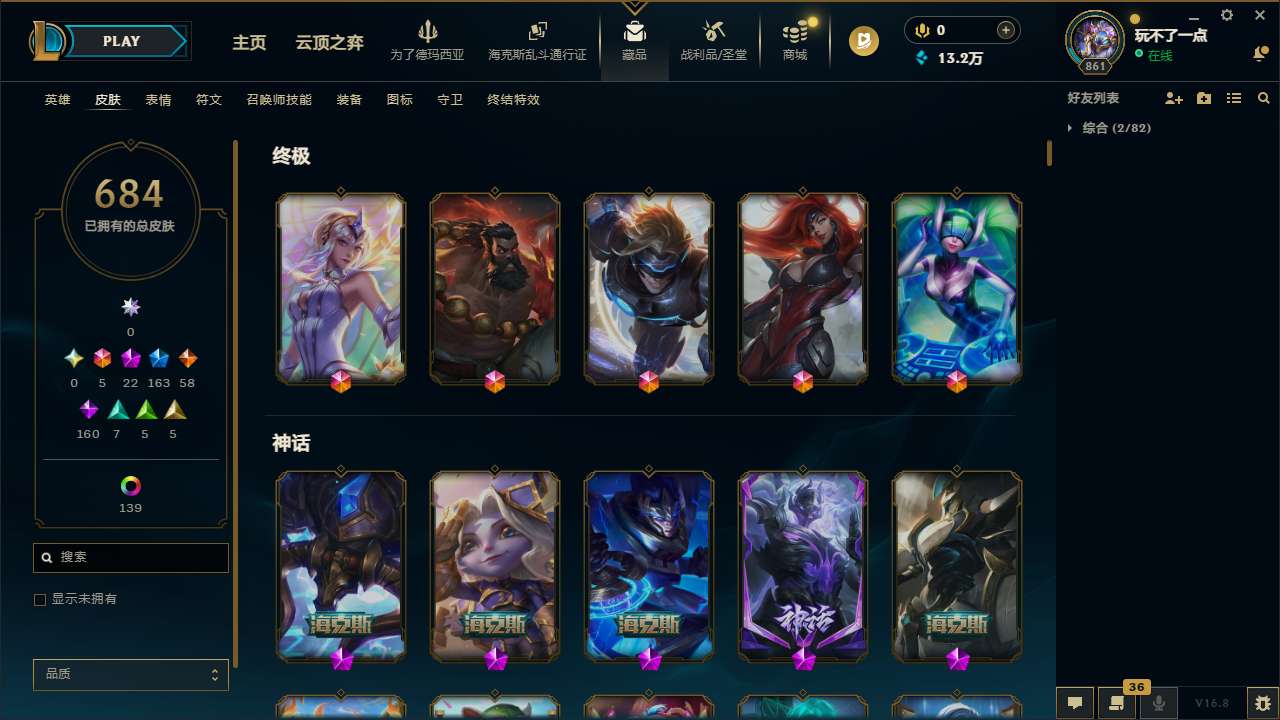
Task: Open the friend list display options
Action: pyautogui.click(x=1233, y=98)
